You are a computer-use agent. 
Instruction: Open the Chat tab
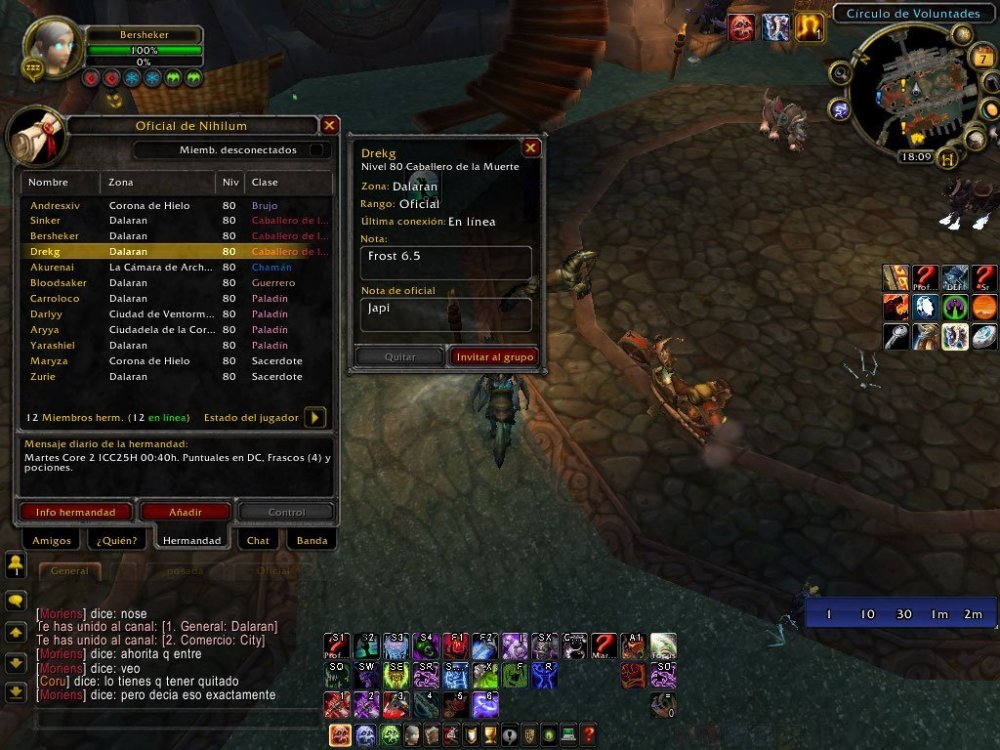click(258, 540)
